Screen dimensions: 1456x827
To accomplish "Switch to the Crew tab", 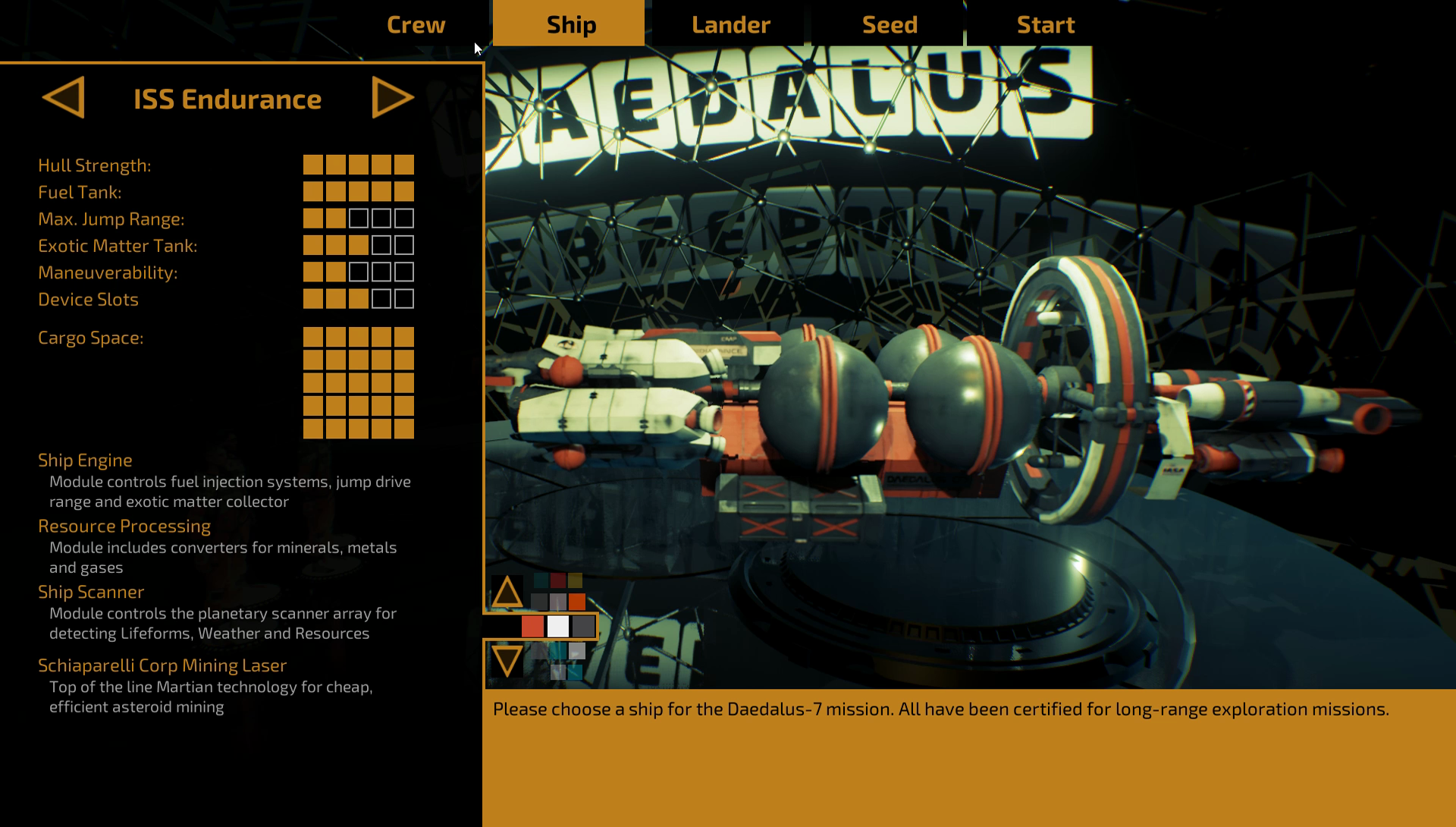I will [416, 24].
